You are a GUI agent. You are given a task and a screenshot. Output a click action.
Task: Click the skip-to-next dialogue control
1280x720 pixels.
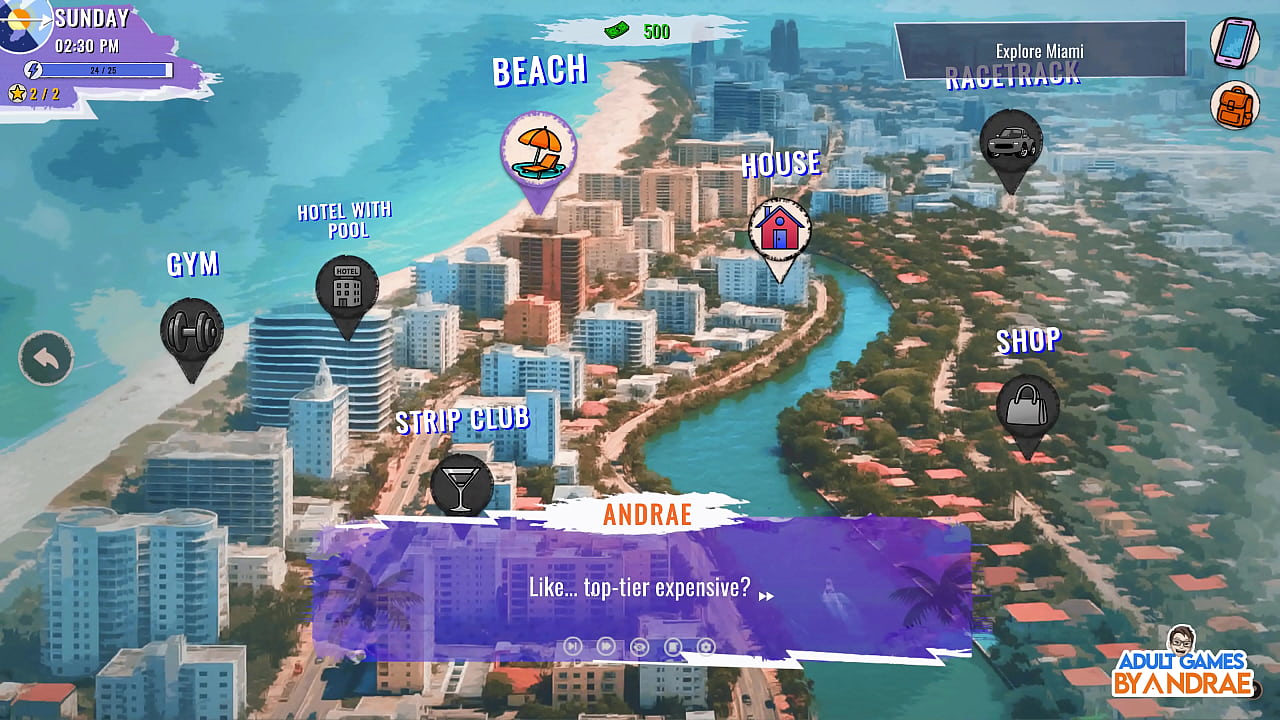[572, 646]
